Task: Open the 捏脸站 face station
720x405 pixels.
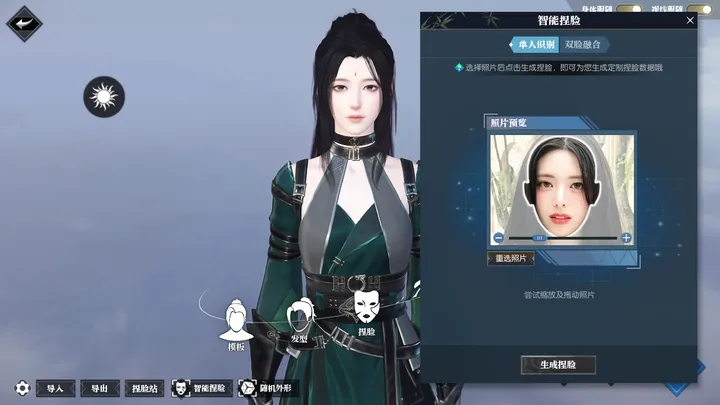Action: click(146, 388)
